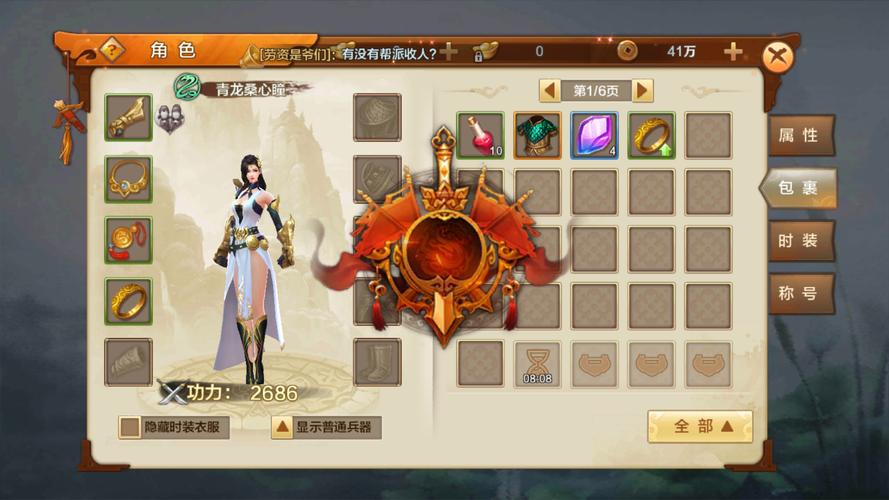Open the 时装 tab
The width and height of the screenshot is (889, 500).
[799, 241]
